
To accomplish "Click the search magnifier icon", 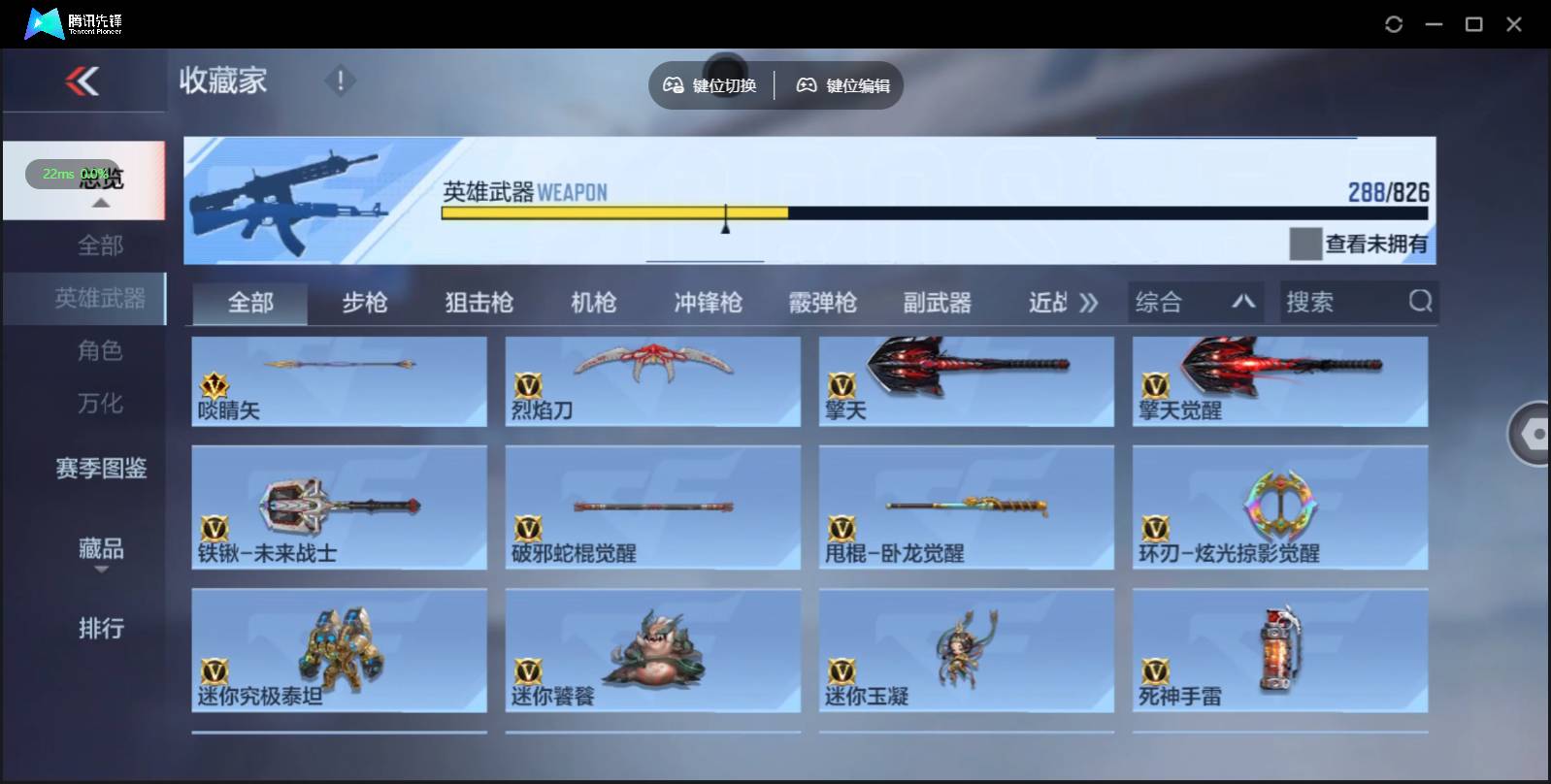I will coord(1421,302).
